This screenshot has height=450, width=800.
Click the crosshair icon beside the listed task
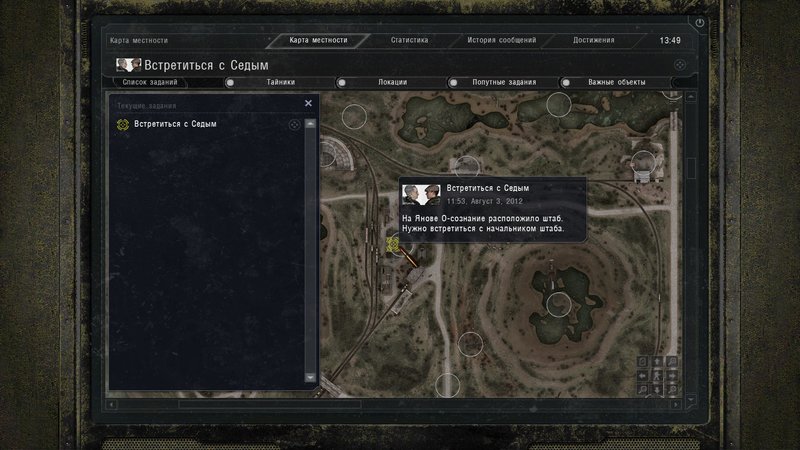pyautogui.click(x=294, y=125)
